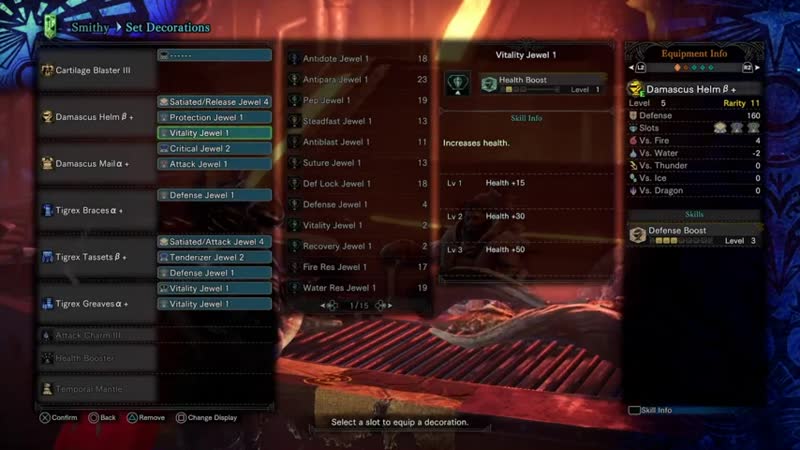800x450 pixels.
Task: Select the Tigrex Braces α+ equipment row
Action: click(x=97, y=211)
